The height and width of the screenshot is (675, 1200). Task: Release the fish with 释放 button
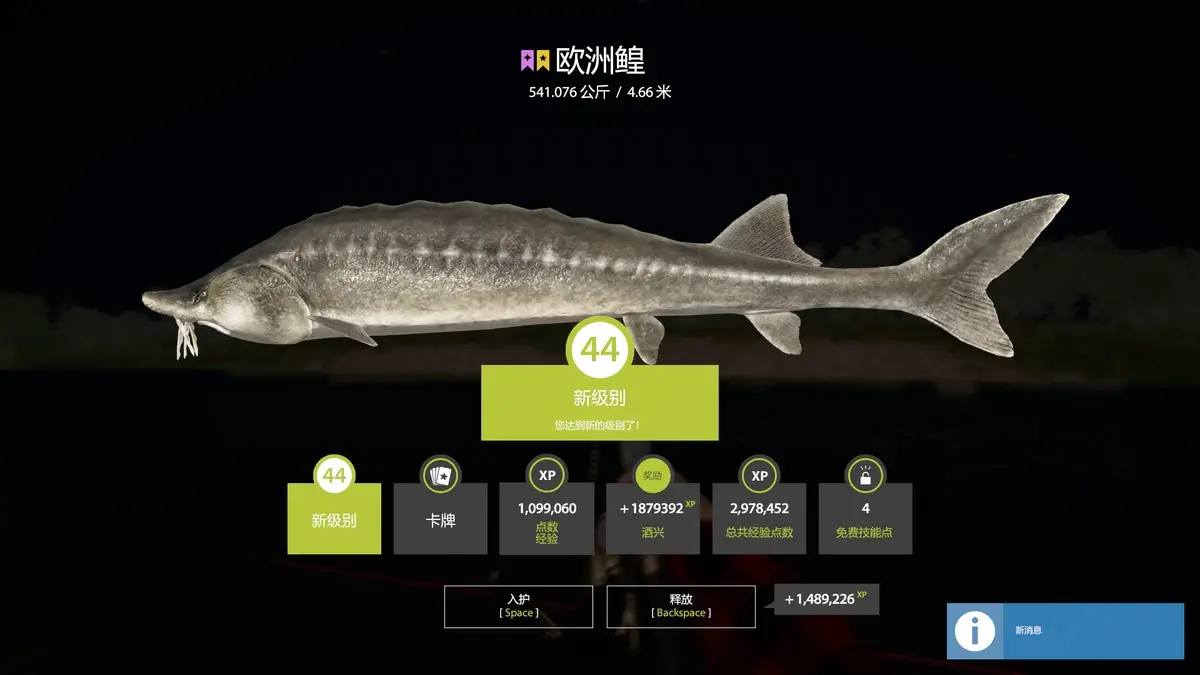(681, 606)
